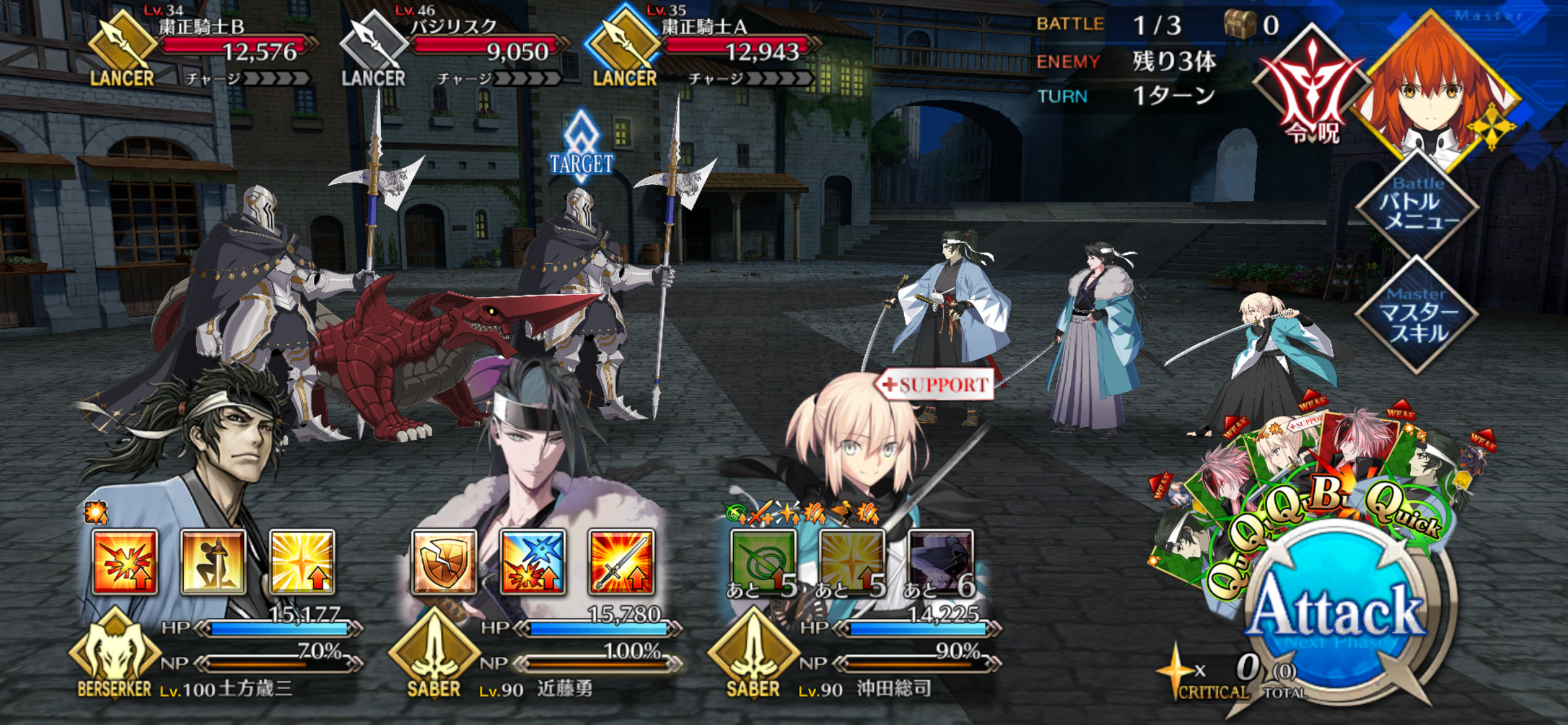Use Kondo's broken shield skill
1568x725 pixels.
[444, 562]
